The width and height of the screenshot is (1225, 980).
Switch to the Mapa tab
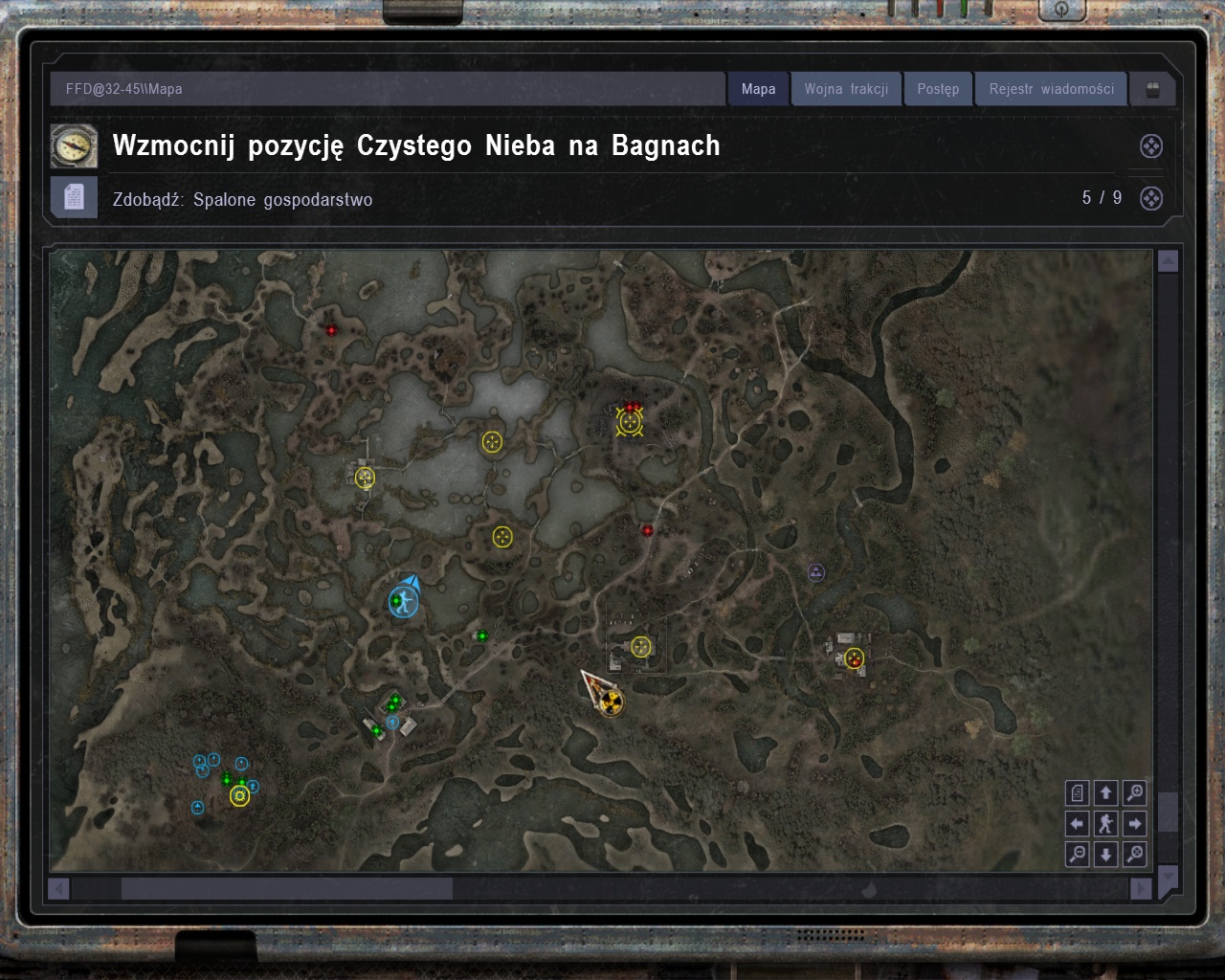(758, 89)
